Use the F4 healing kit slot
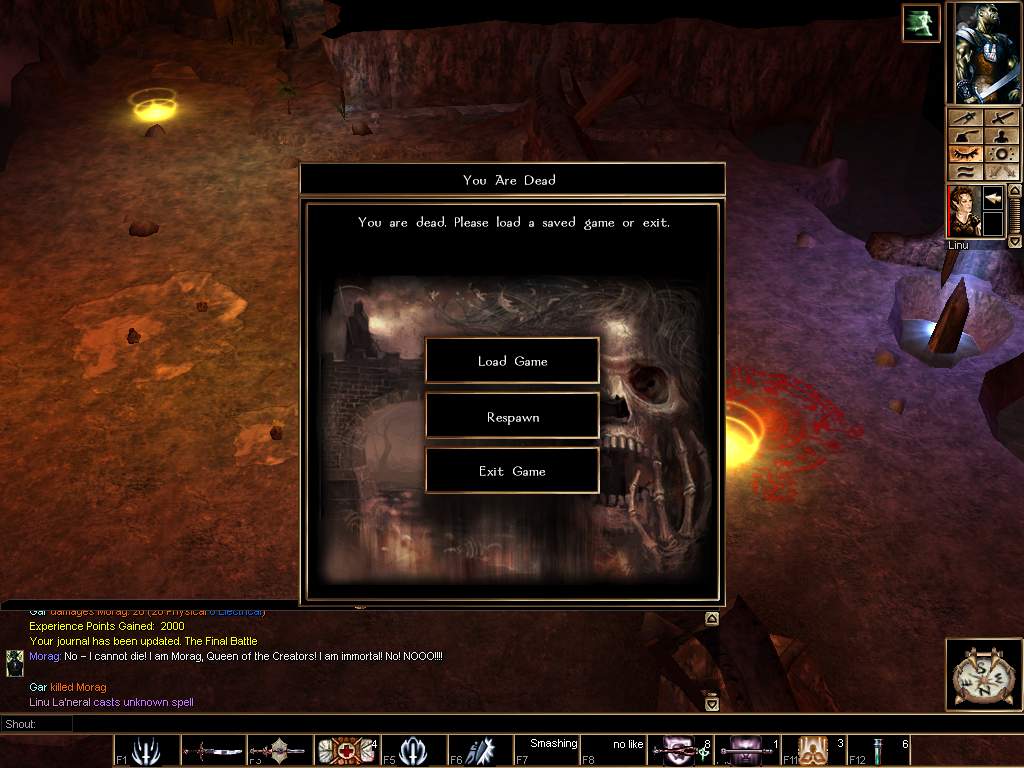 click(345, 750)
